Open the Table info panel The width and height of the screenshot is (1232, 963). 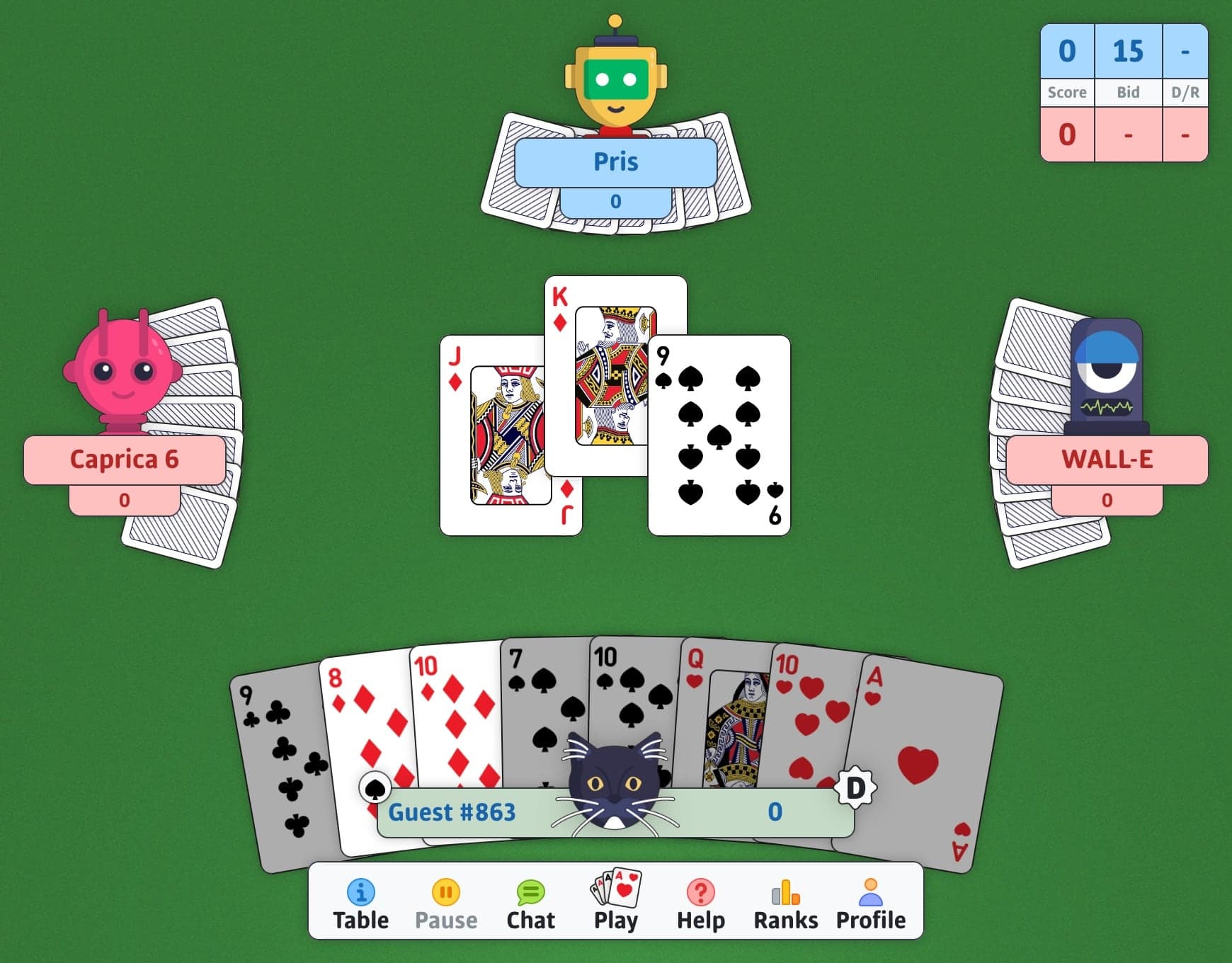362,899
